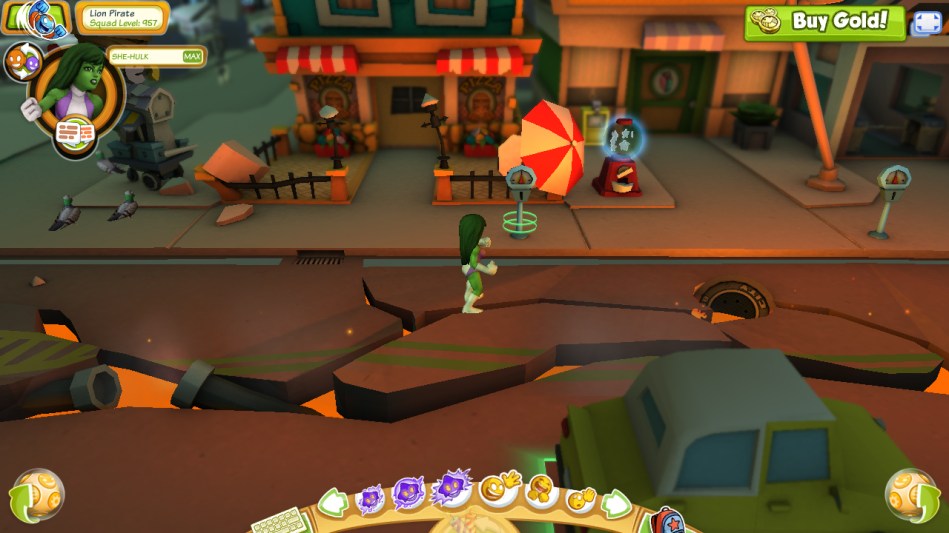
Task: Activate the largest spiky purple power emote
Action: (x=450, y=489)
